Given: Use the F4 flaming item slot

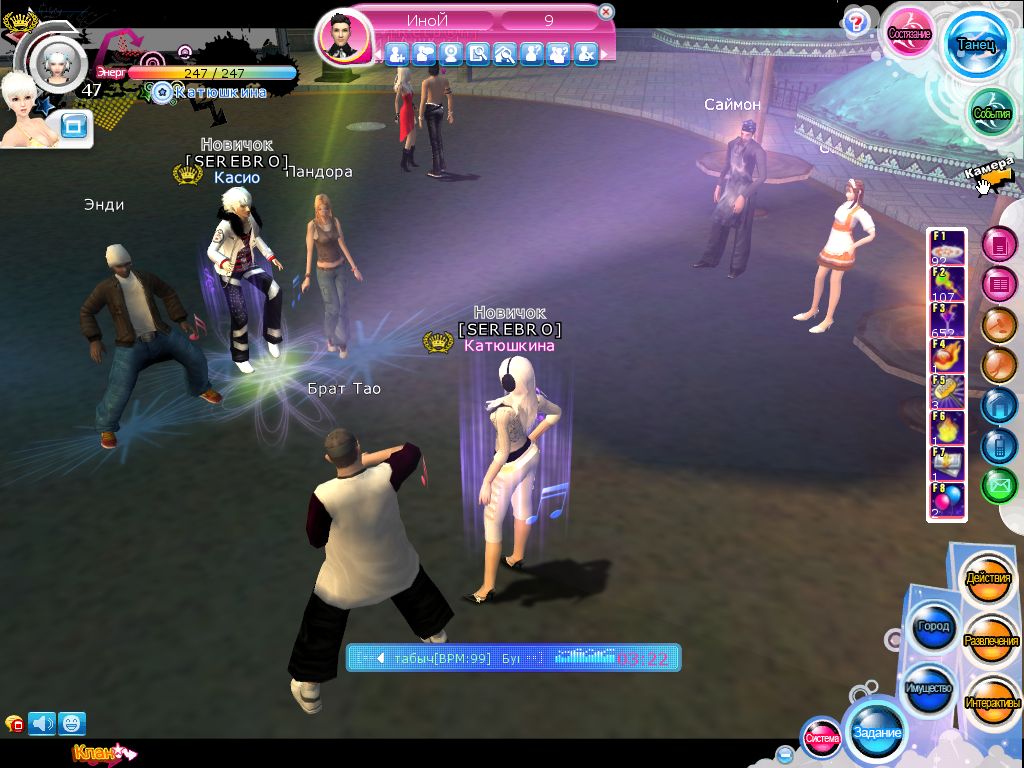Looking at the screenshot, I should tap(948, 357).
